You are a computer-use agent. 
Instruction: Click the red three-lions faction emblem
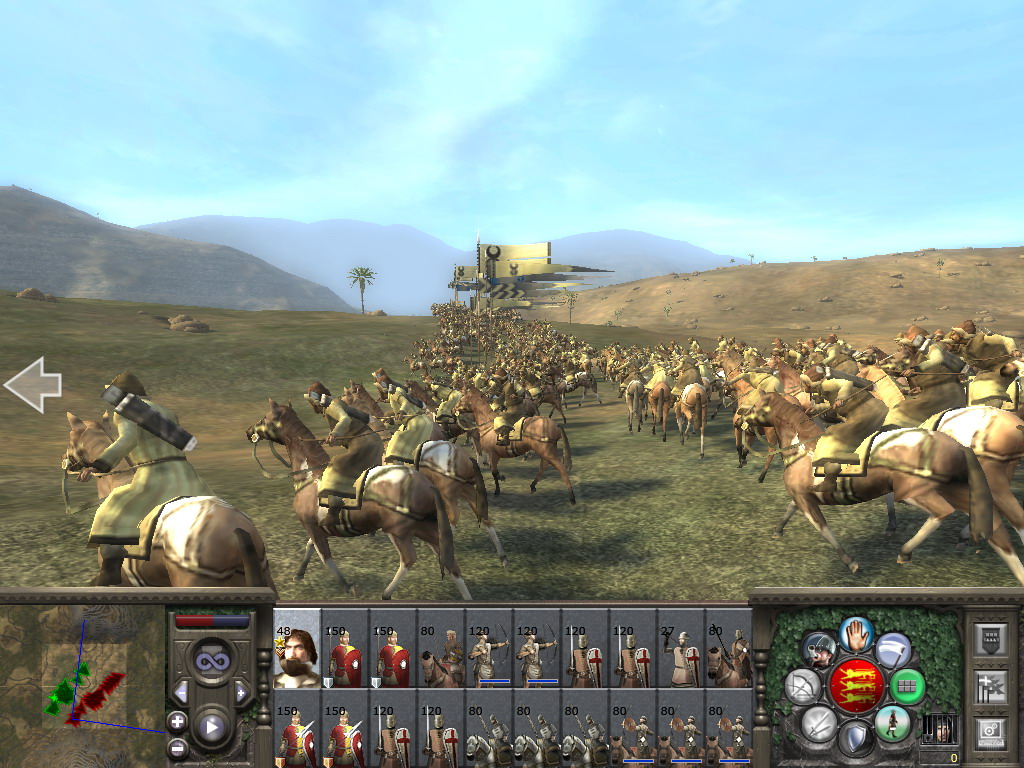[855, 686]
